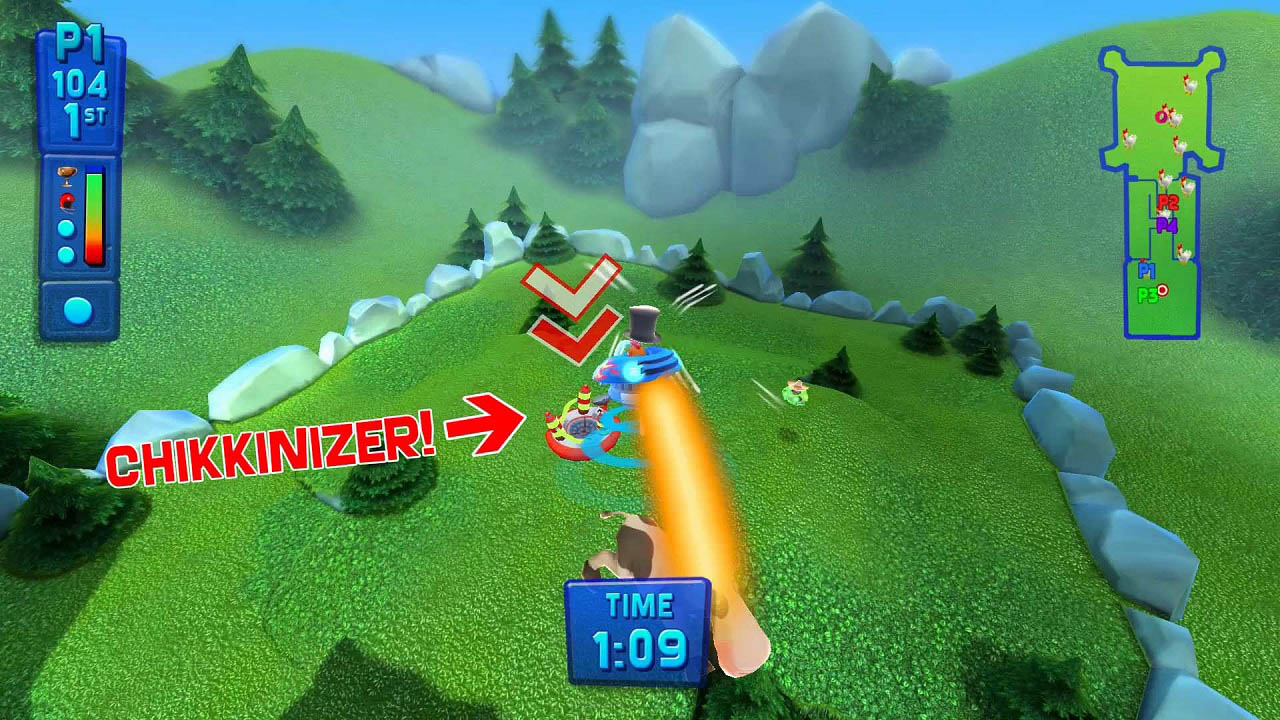Click the vertical gradient power meter
The width and height of the screenshot is (1280, 720).
[94, 215]
